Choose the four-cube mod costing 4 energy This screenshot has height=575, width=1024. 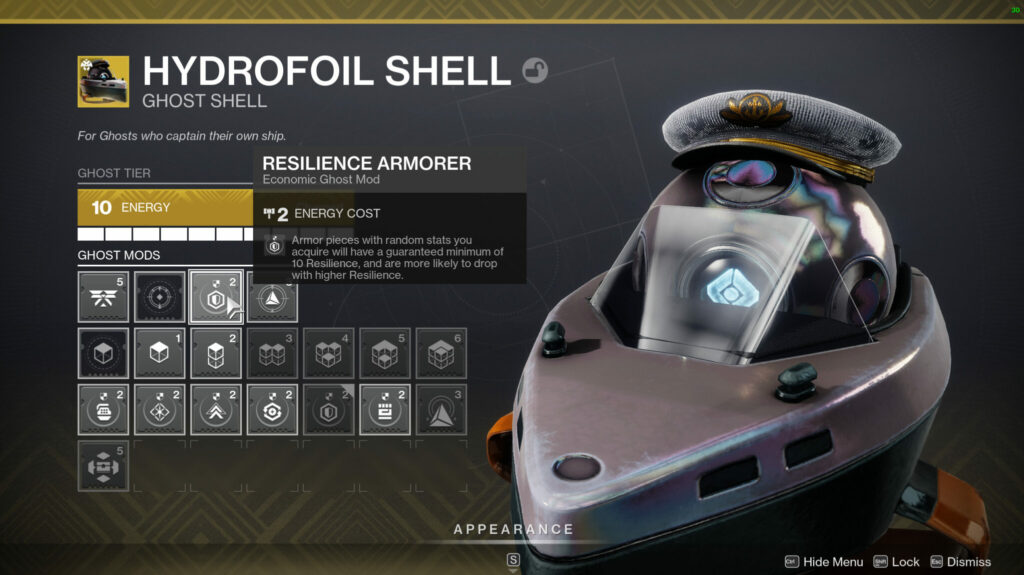click(x=329, y=353)
